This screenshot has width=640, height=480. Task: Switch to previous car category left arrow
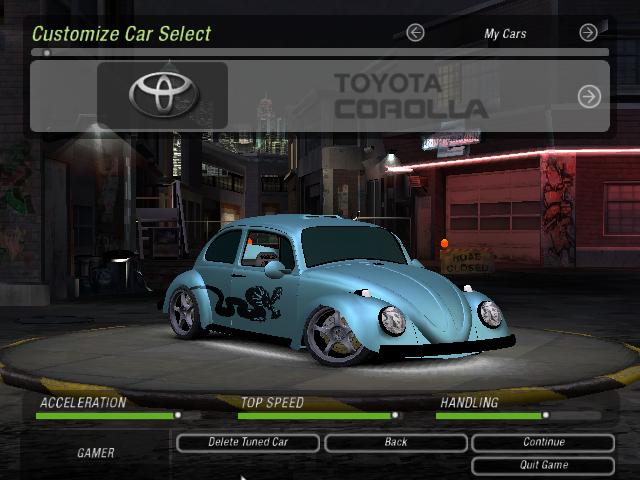(x=415, y=33)
